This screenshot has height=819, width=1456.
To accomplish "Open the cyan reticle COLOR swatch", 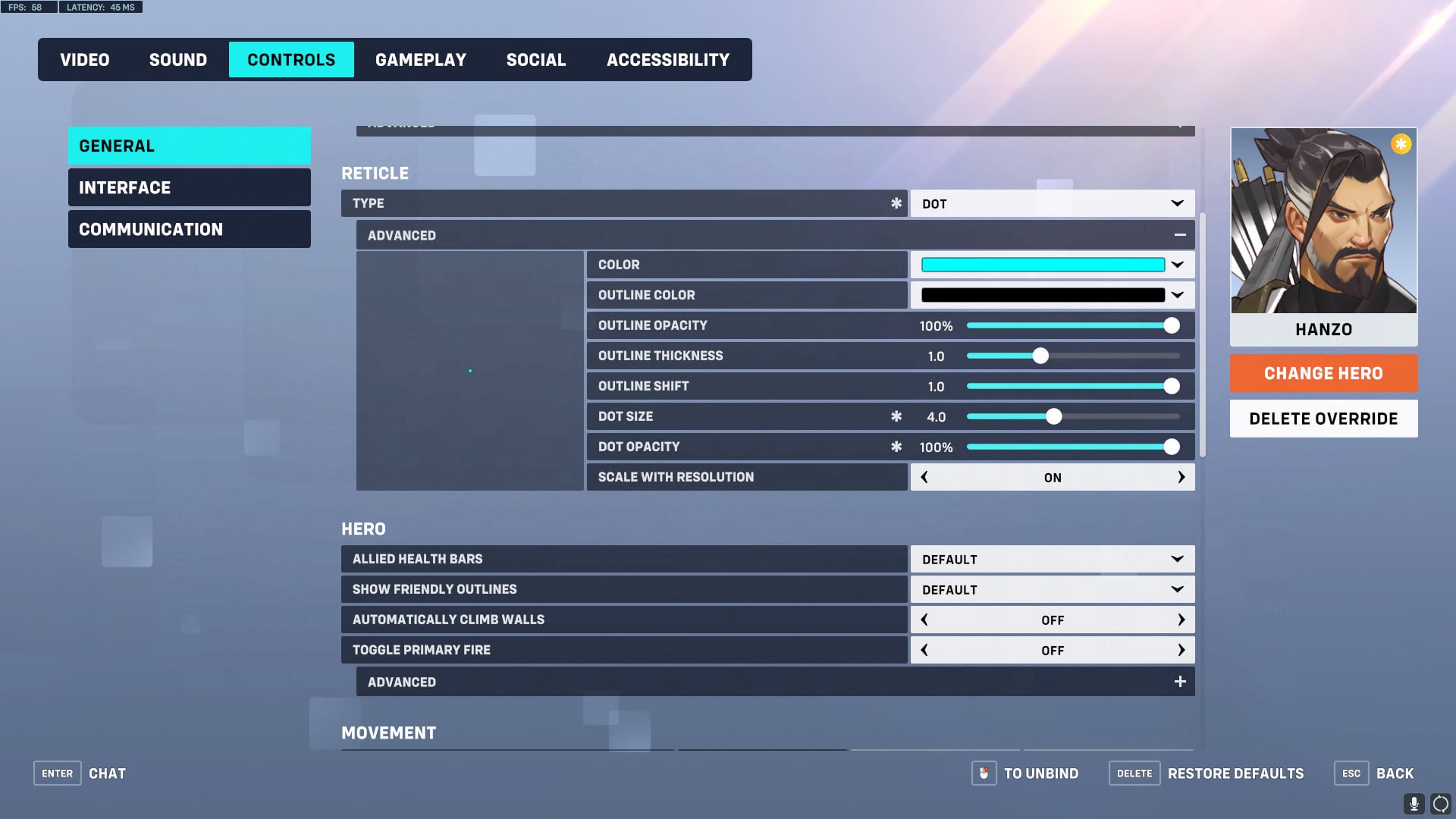I will click(1043, 264).
